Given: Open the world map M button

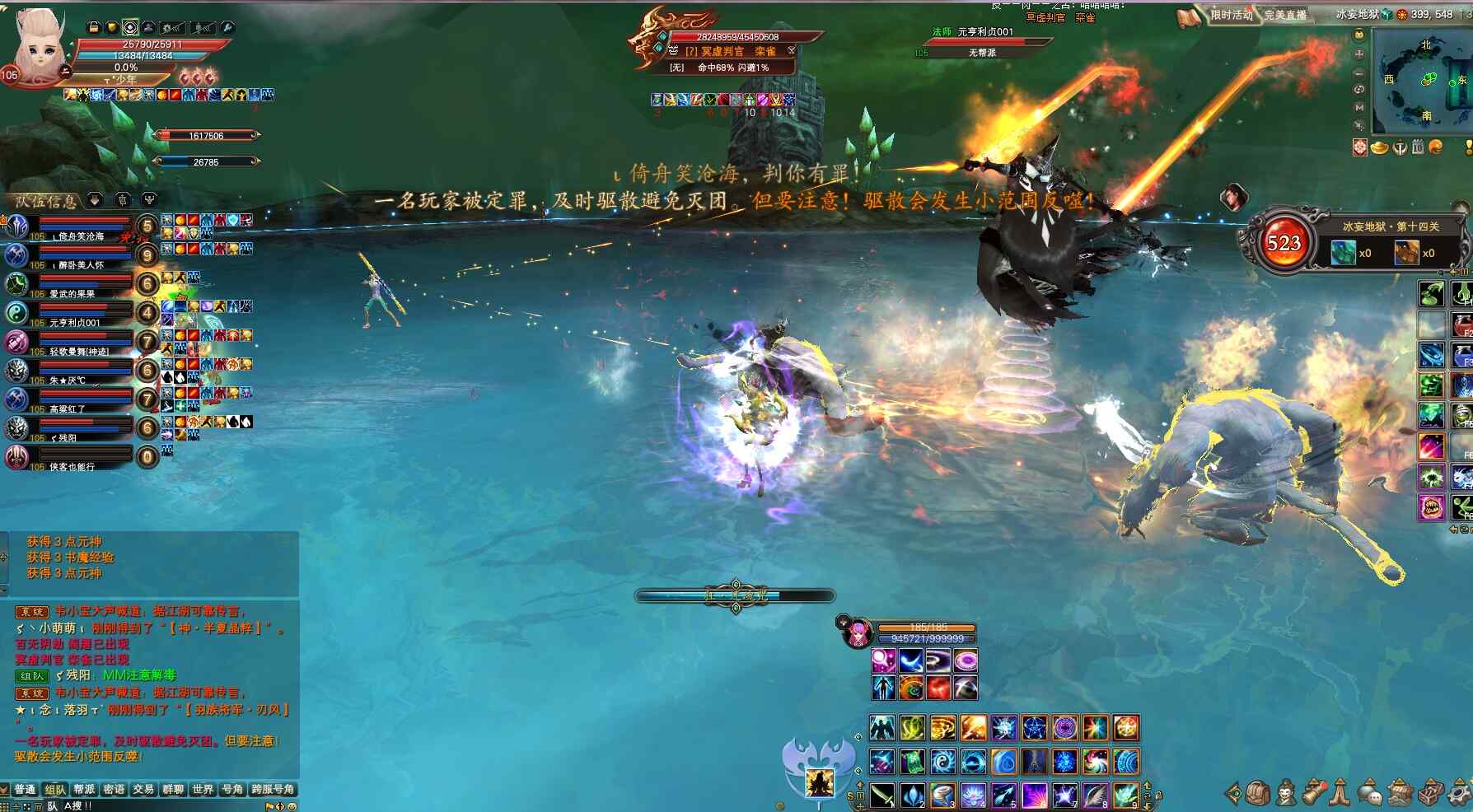Looking at the screenshot, I should pos(1359,107).
